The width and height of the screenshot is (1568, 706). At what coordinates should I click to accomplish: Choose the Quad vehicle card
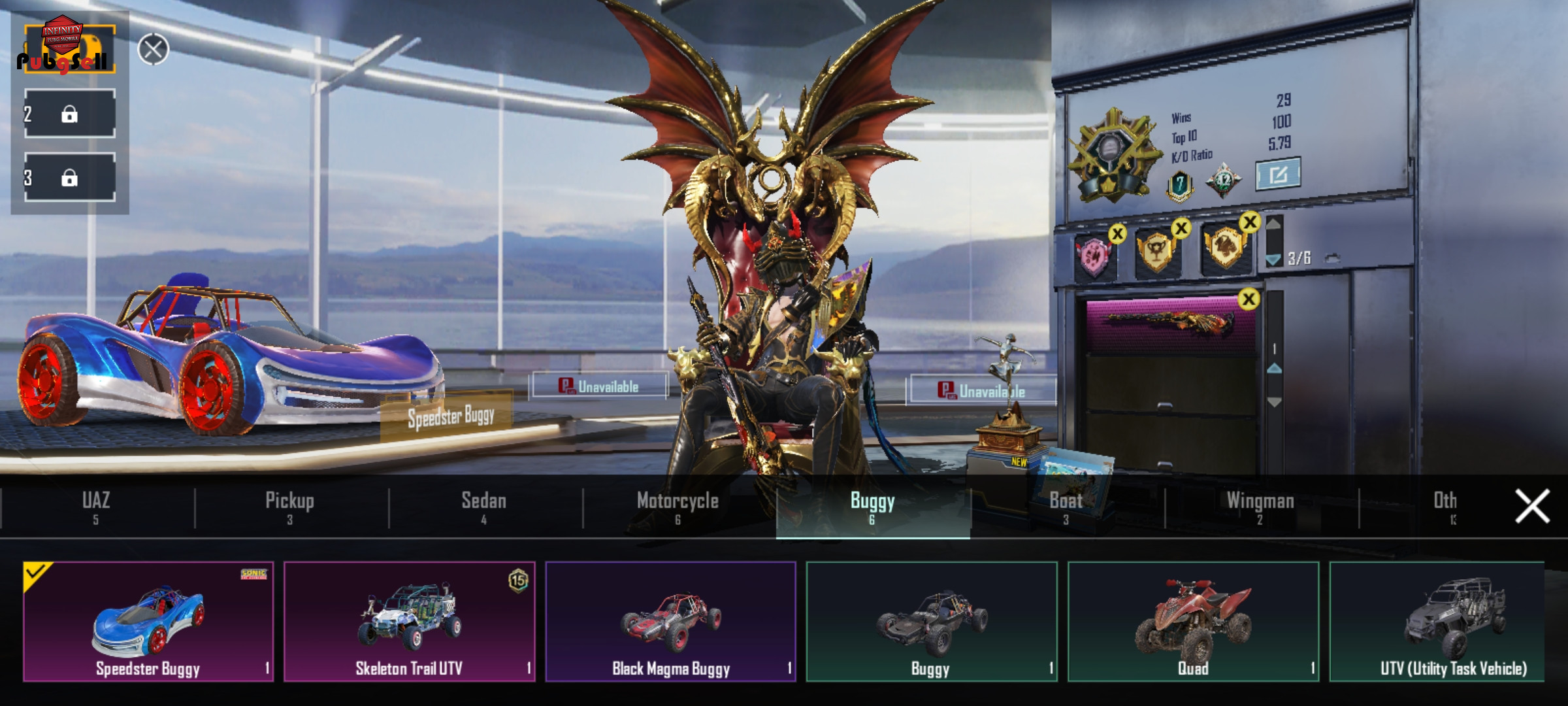click(1193, 622)
